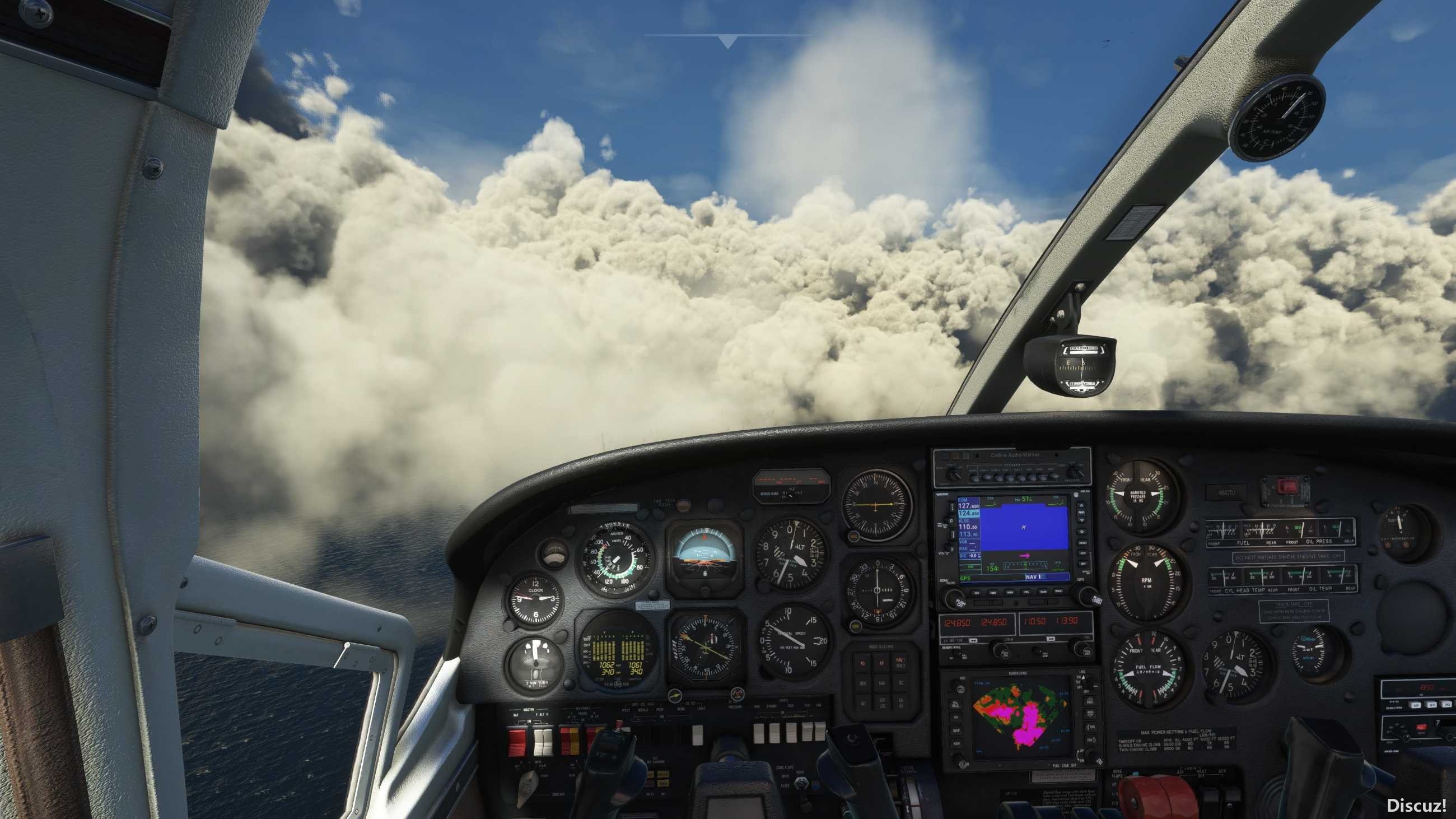Engage the AP button on the mode selector
1456x819 pixels.
click(882, 663)
